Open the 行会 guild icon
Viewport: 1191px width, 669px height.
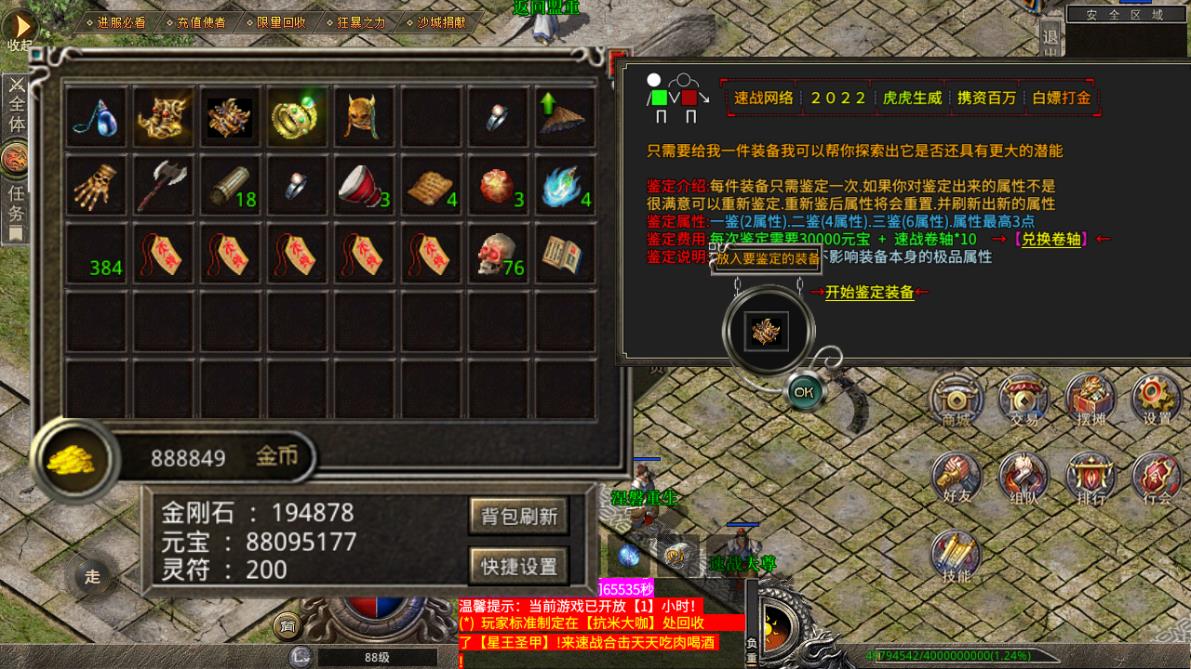click(x=1156, y=477)
